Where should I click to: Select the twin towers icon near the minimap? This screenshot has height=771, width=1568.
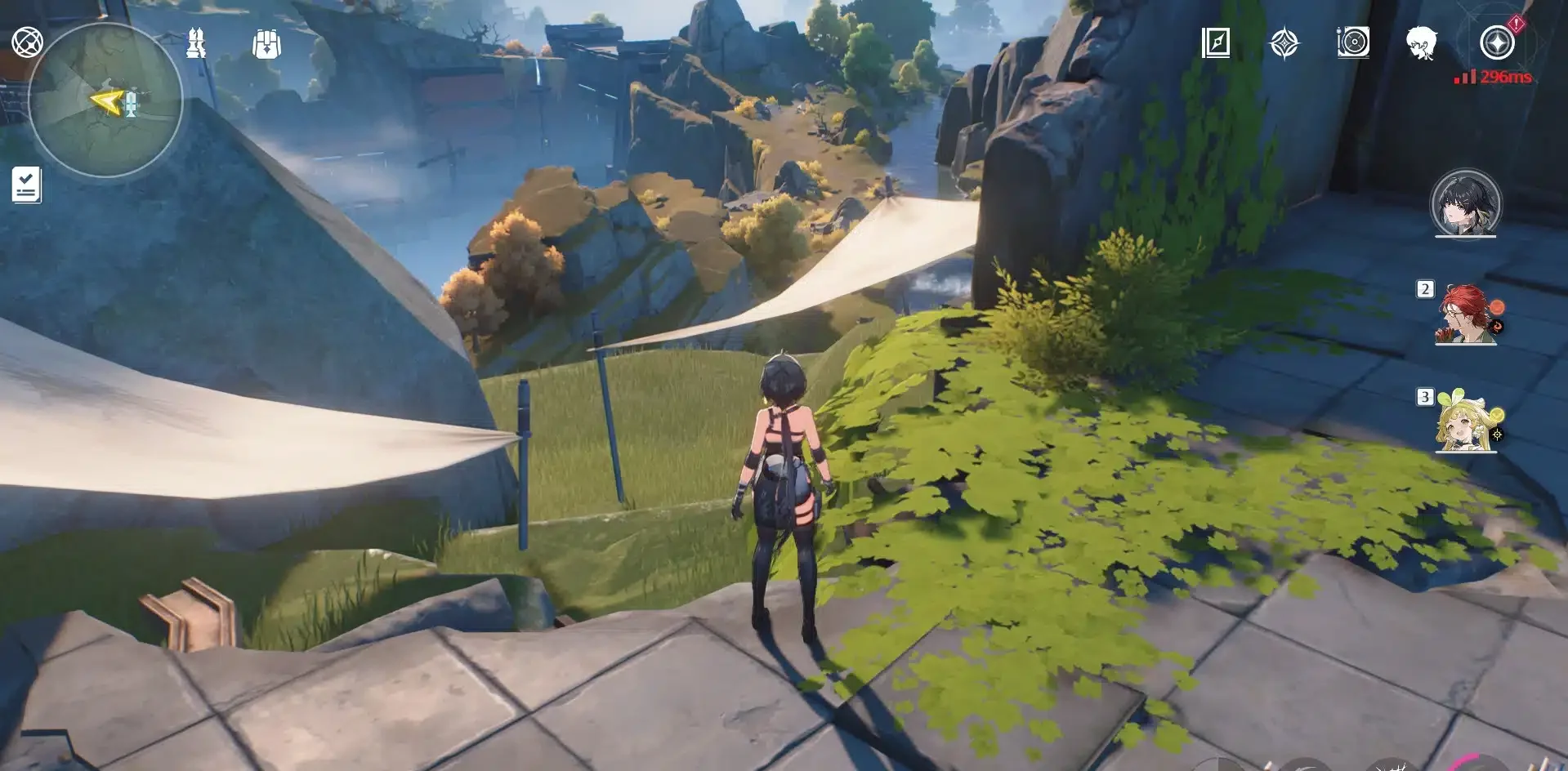click(x=196, y=42)
